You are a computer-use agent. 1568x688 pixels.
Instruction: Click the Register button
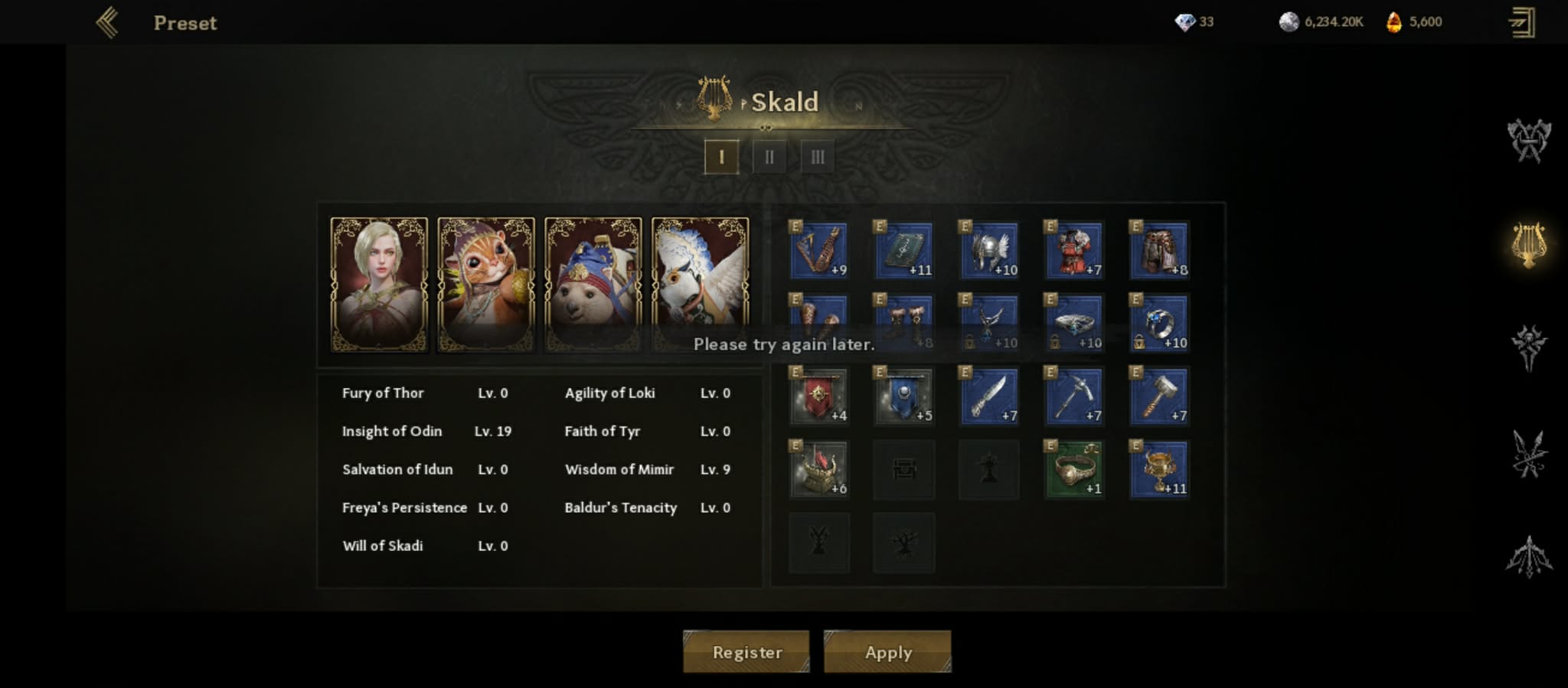pos(746,652)
